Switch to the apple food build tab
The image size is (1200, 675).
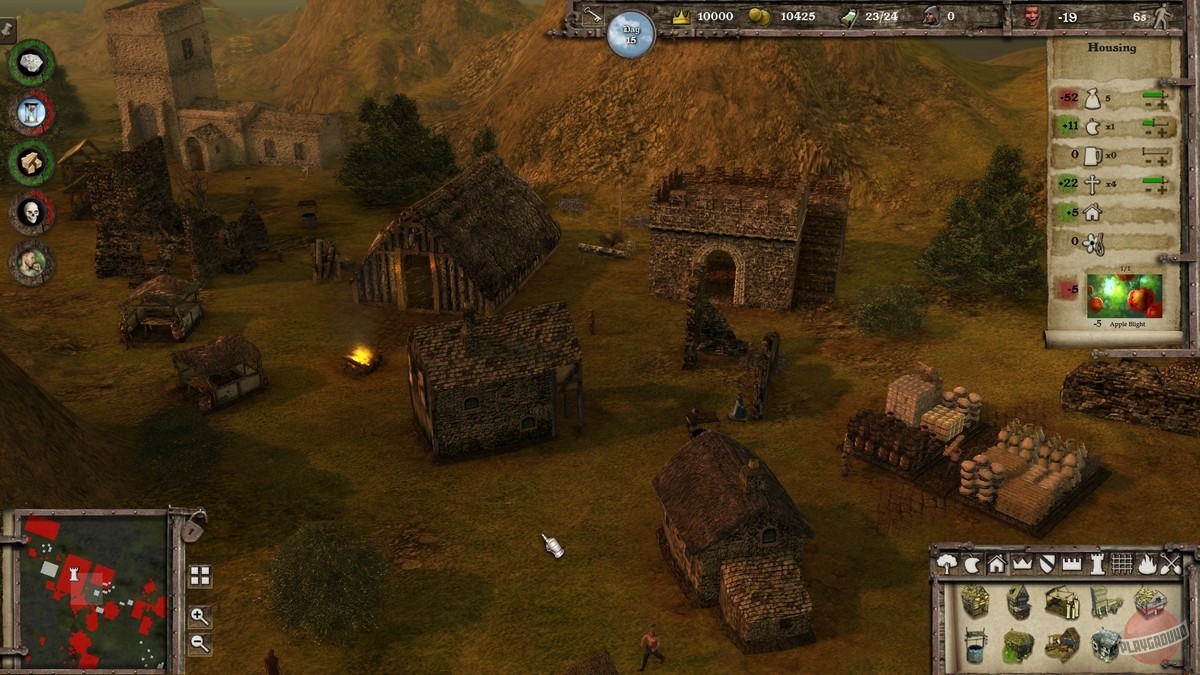coord(972,564)
